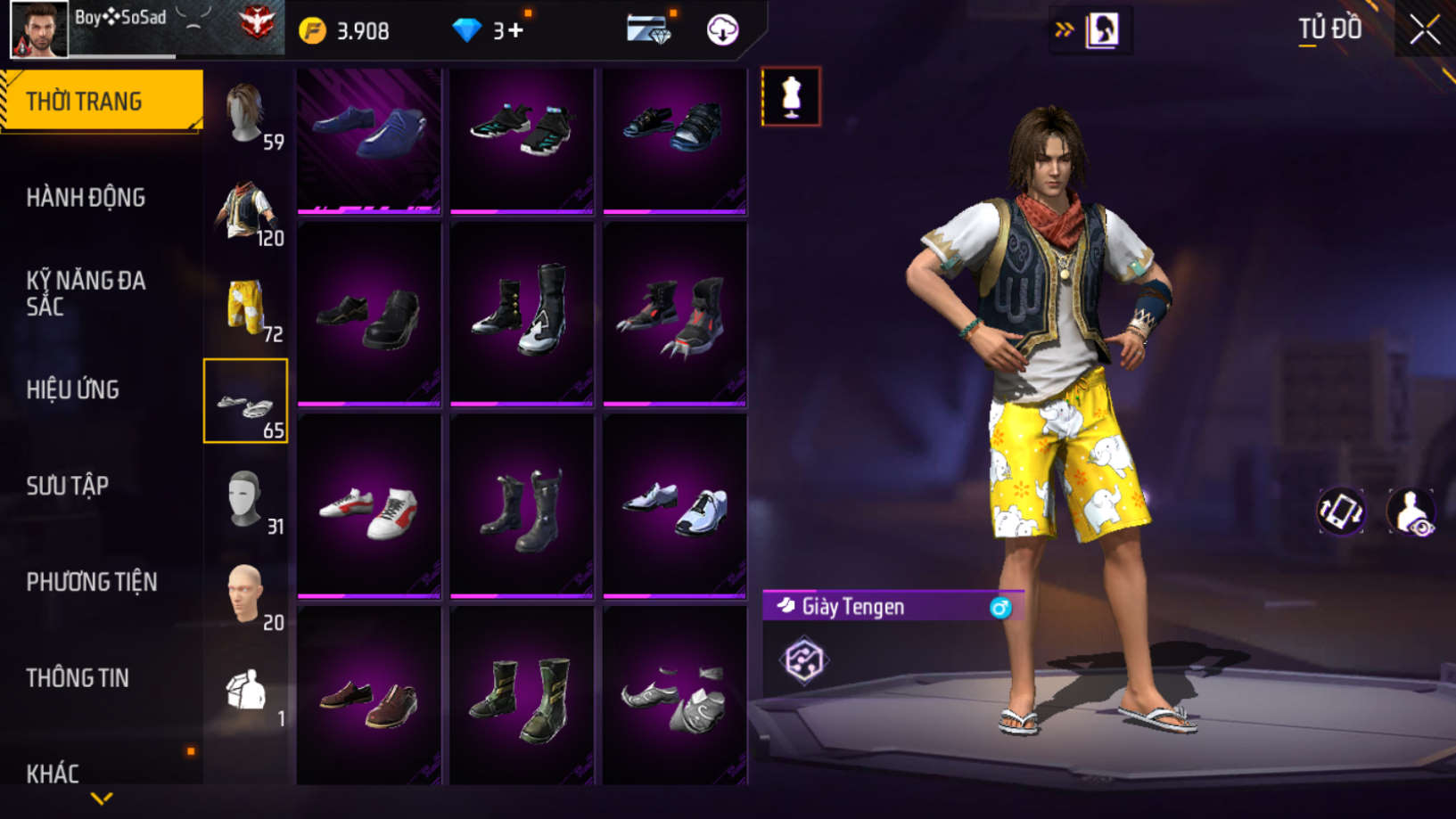The height and width of the screenshot is (819, 1456).
Task: Select the brown leather shoes
Action: (369, 700)
